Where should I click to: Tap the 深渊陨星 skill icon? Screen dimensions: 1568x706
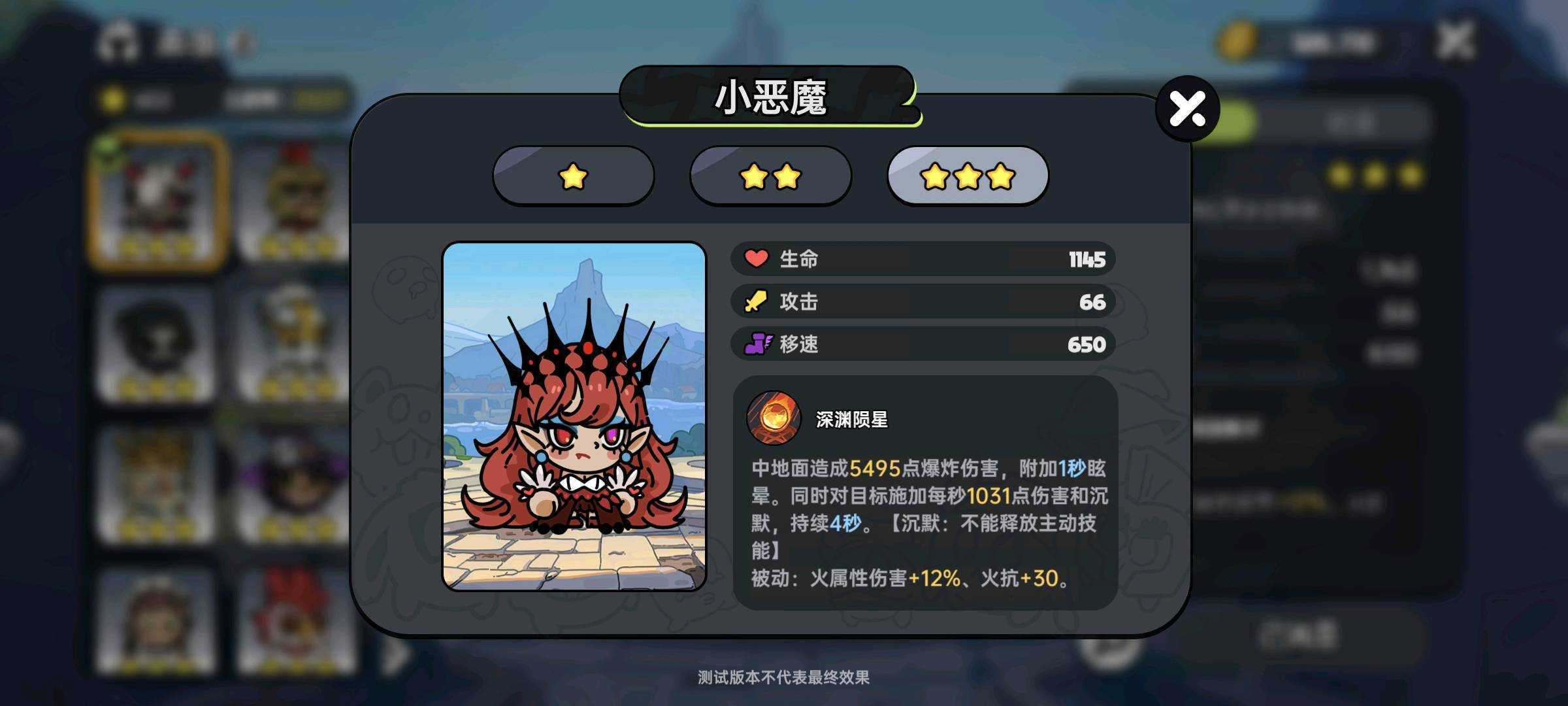[774, 418]
